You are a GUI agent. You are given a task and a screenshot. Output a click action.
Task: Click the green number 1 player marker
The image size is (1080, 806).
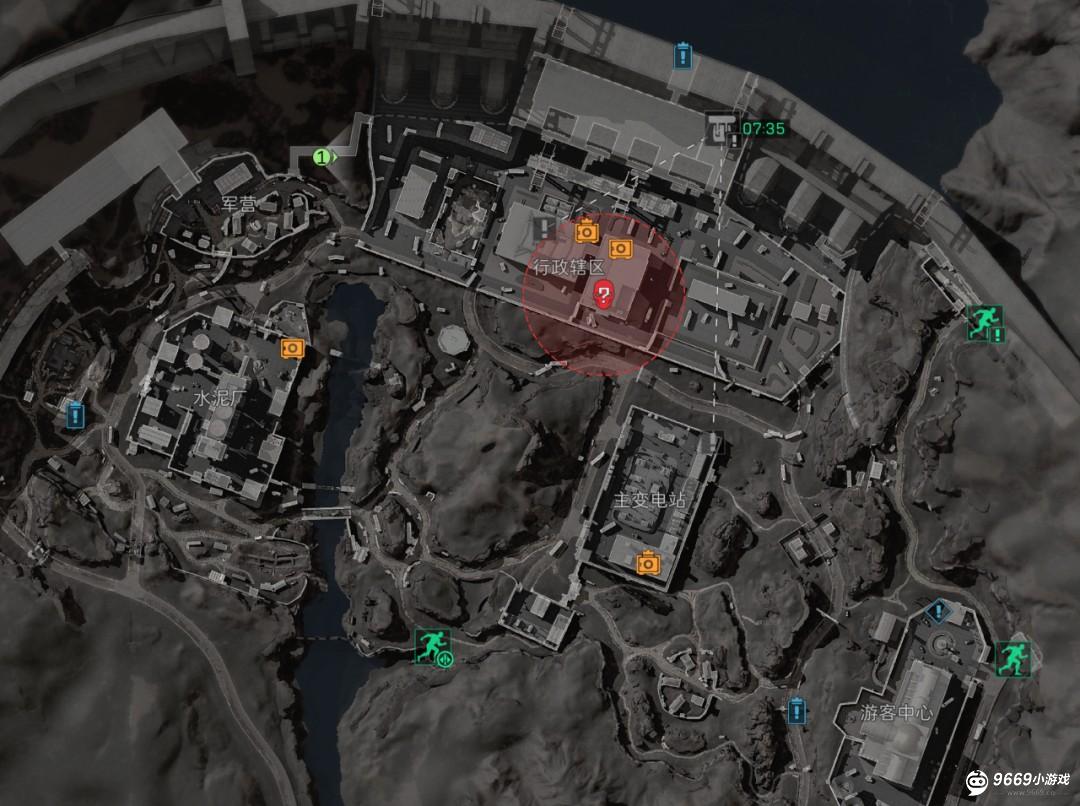tap(322, 157)
